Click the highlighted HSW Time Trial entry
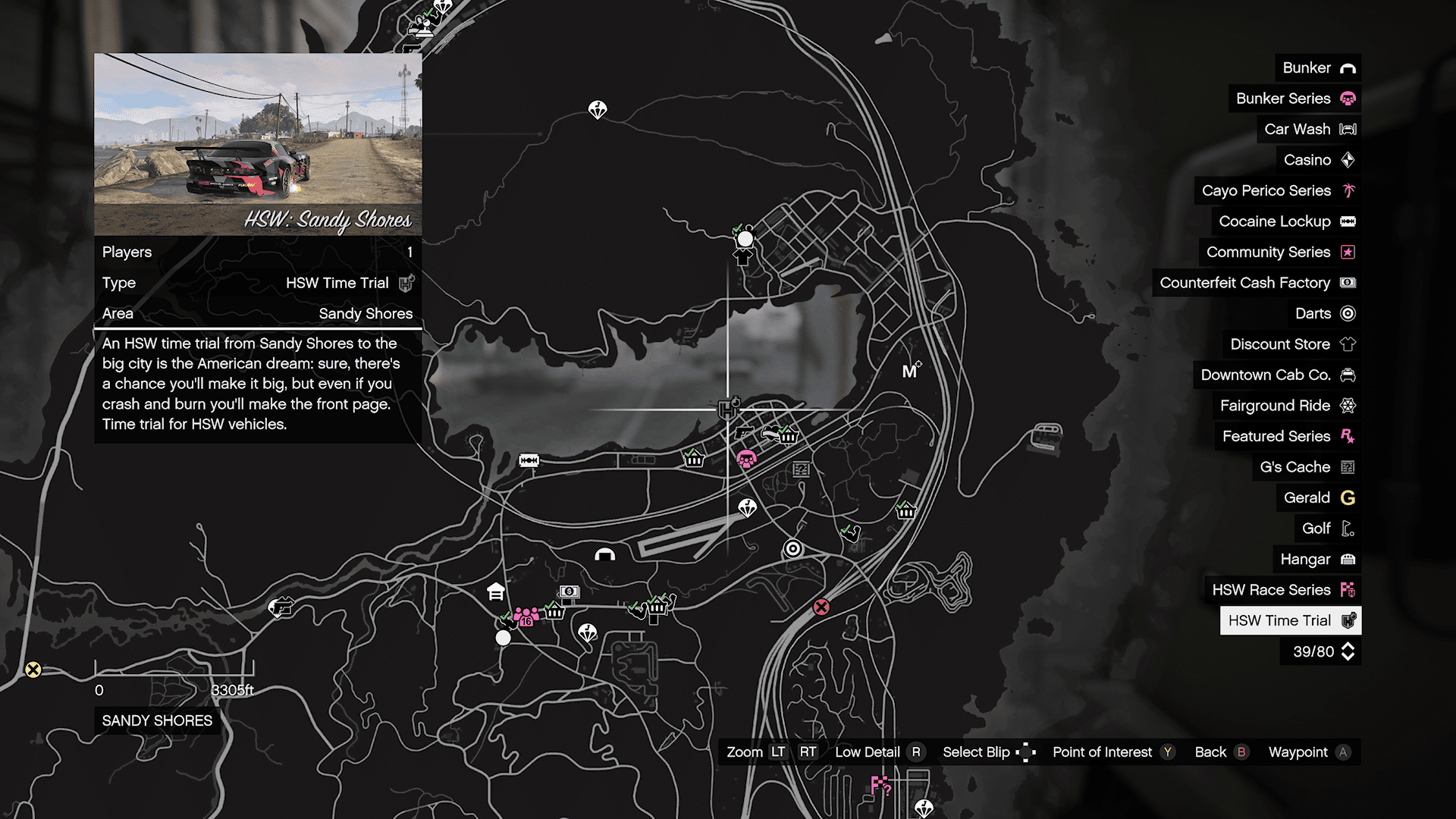The height and width of the screenshot is (819, 1456). (x=1290, y=620)
